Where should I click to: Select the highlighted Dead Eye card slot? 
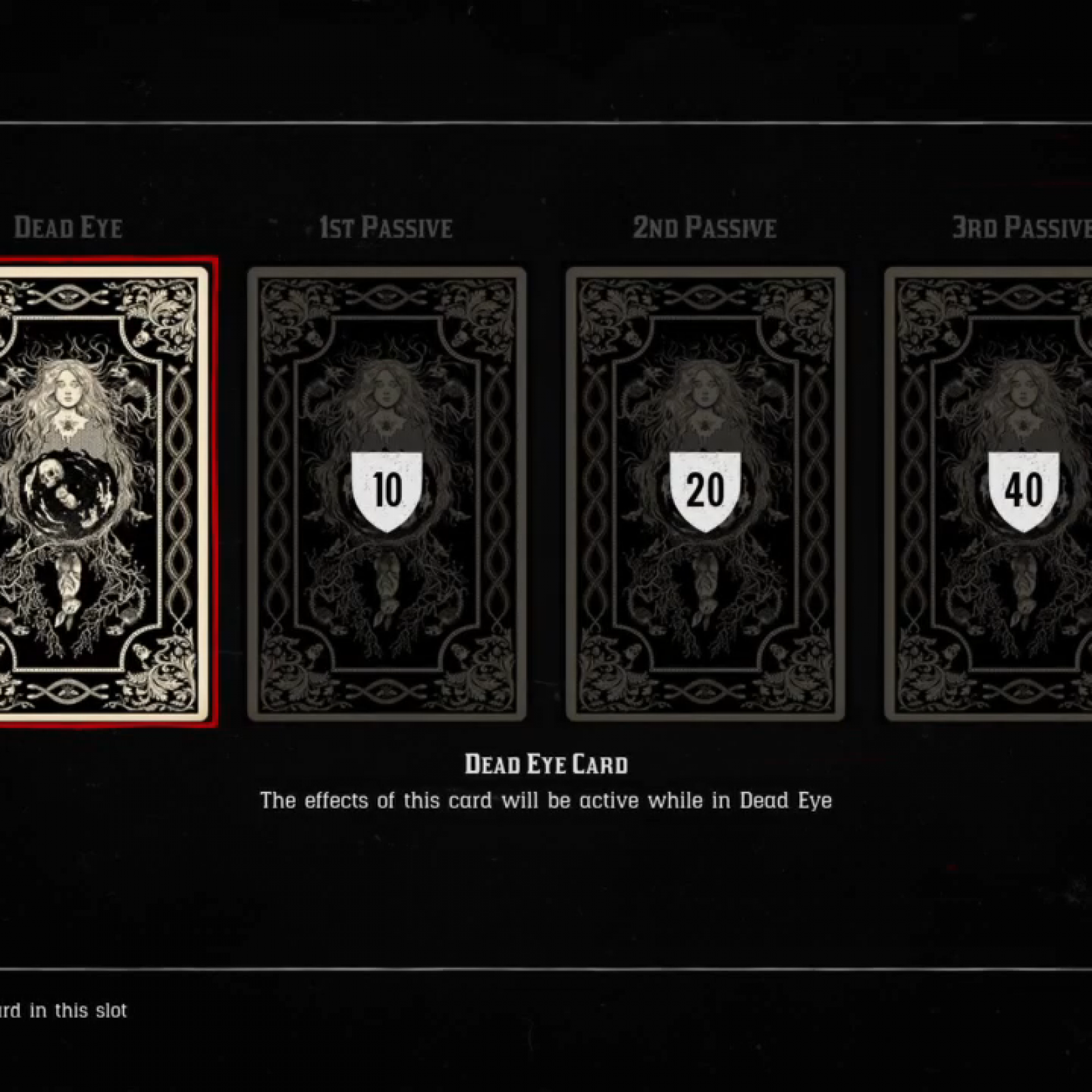pyautogui.click(x=102, y=493)
